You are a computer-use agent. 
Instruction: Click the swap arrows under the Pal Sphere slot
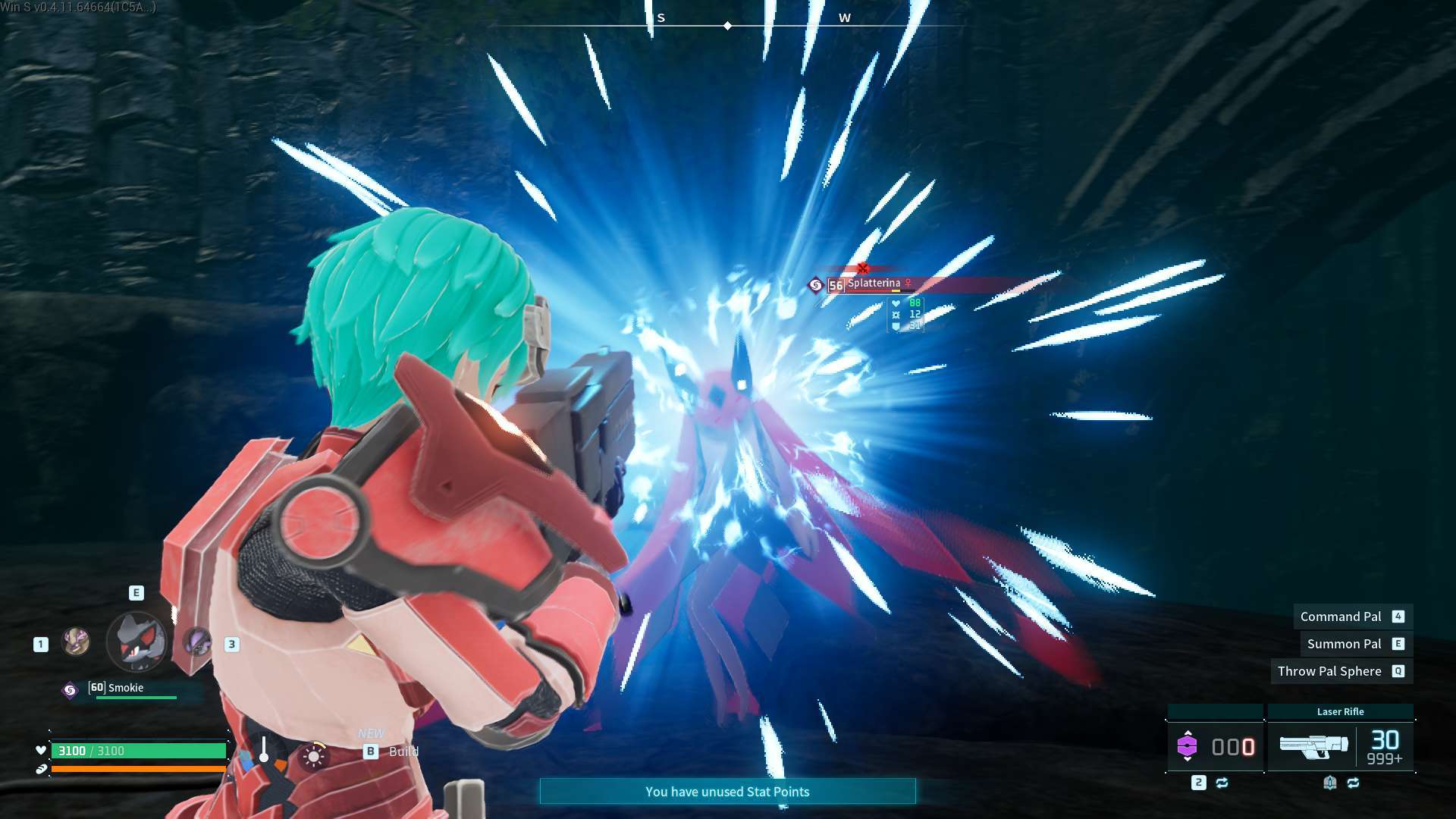coord(1222,783)
